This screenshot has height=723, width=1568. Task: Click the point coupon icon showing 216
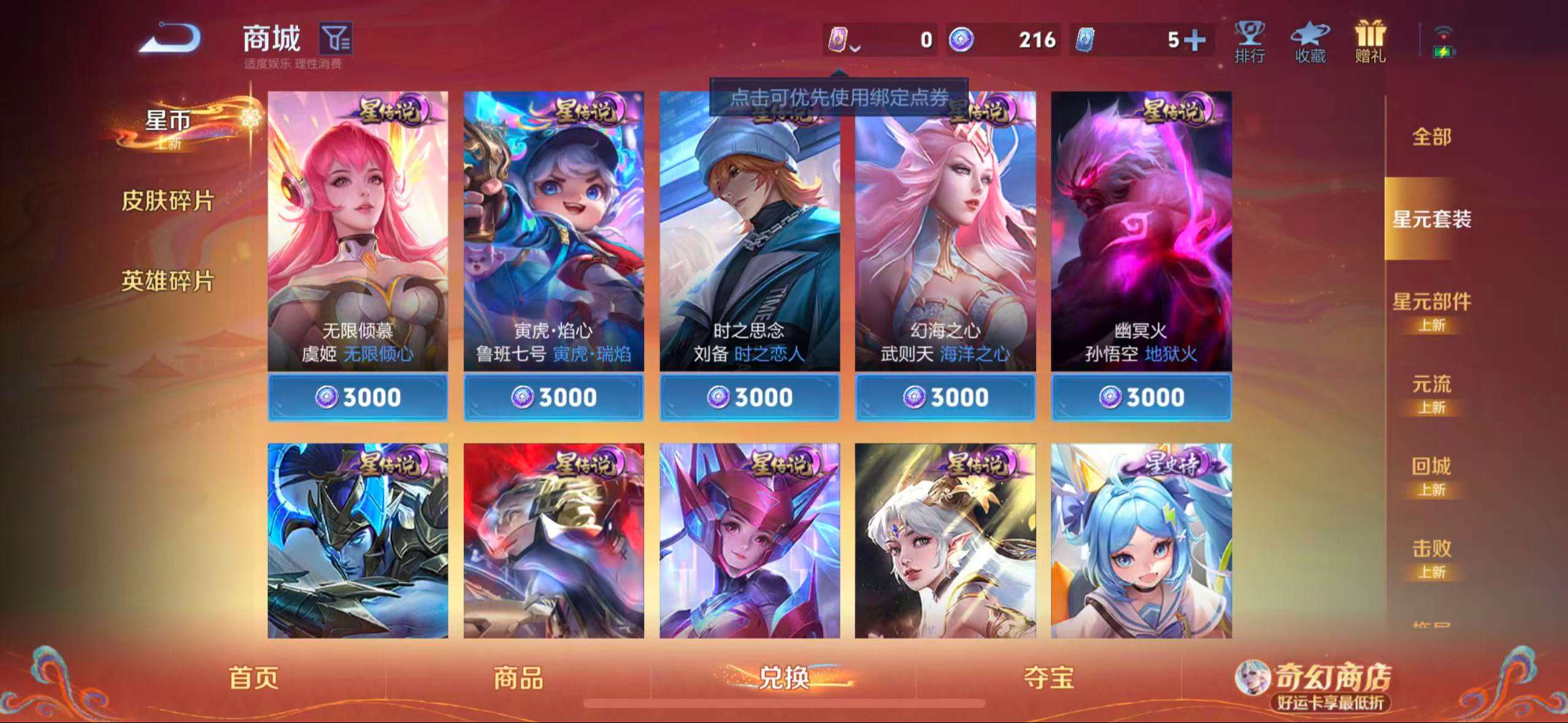pyautogui.click(x=963, y=40)
